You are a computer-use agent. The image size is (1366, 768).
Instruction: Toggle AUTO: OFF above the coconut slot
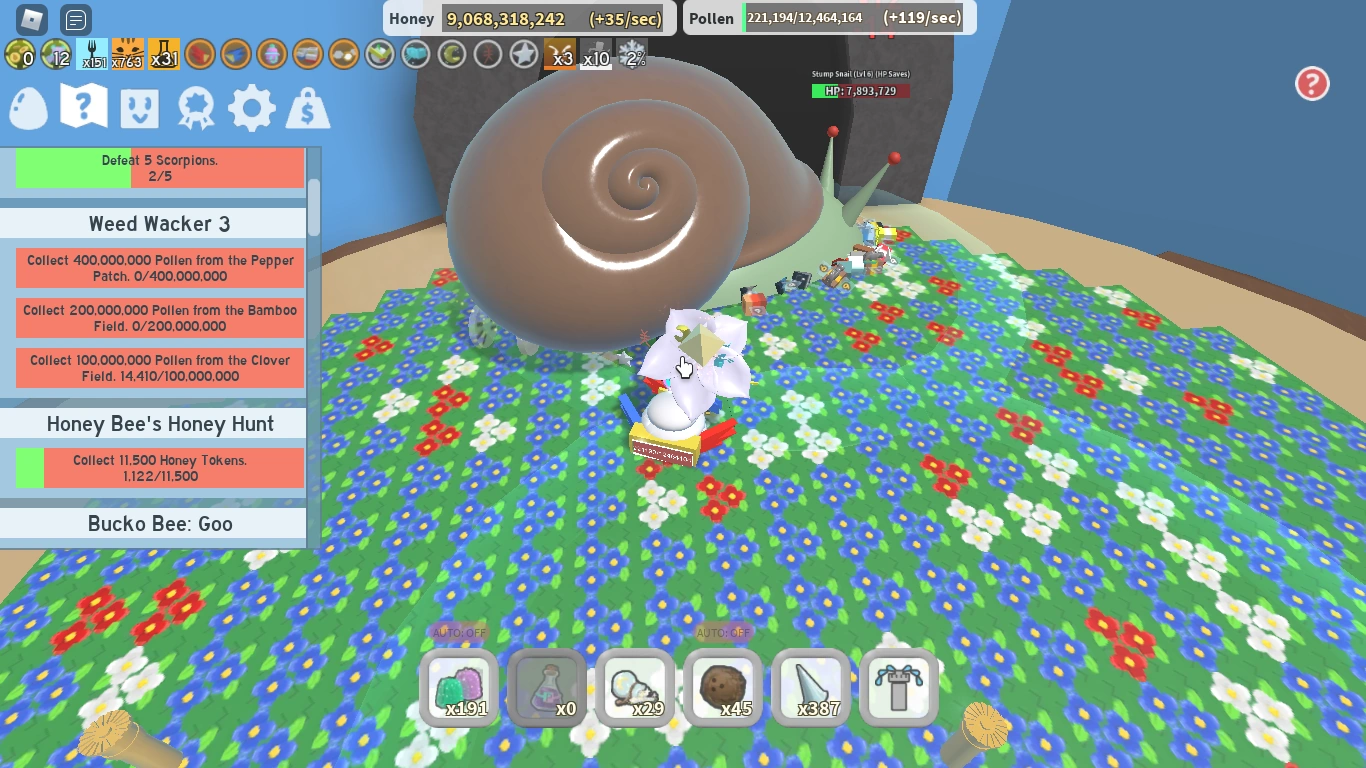723,632
